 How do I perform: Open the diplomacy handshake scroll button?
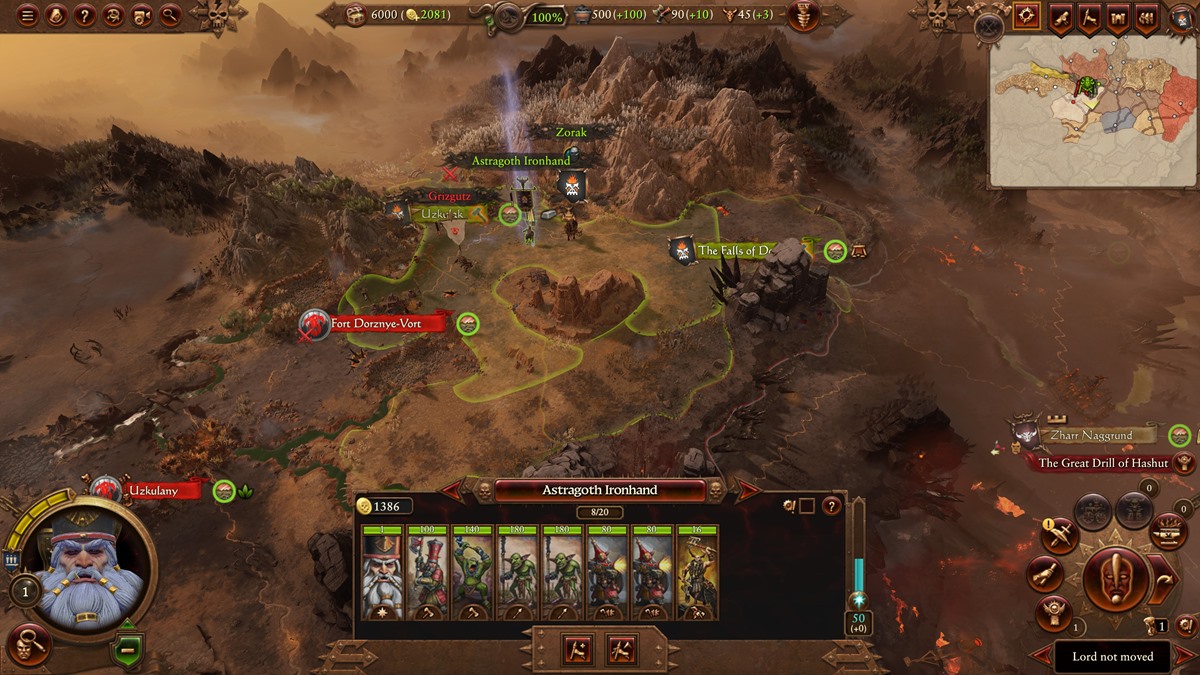pyautogui.click(x=1045, y=575)
